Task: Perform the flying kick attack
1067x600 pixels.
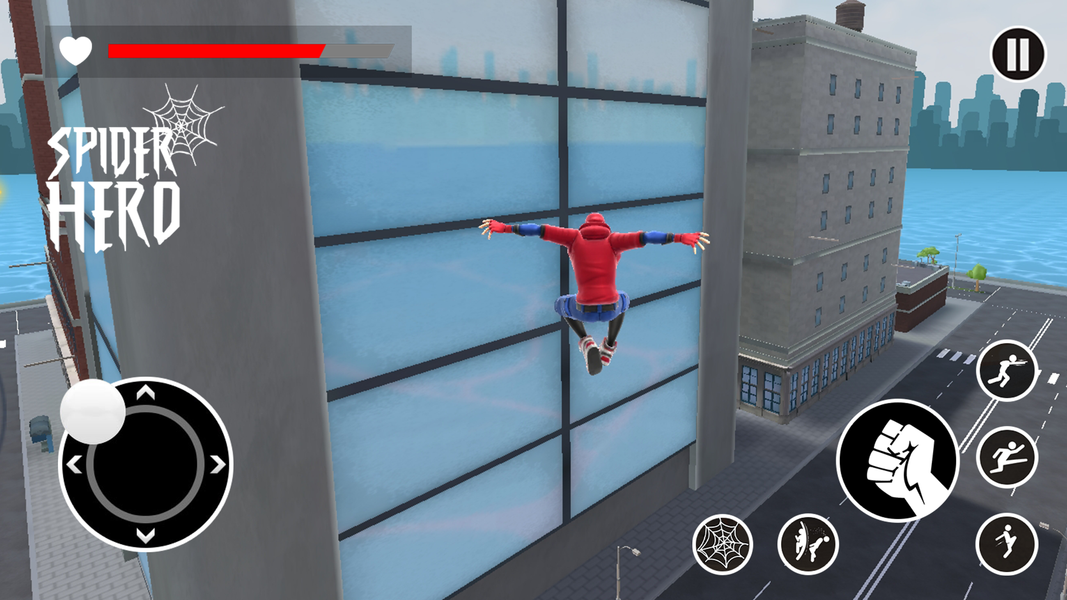Action: (1007, 458)
